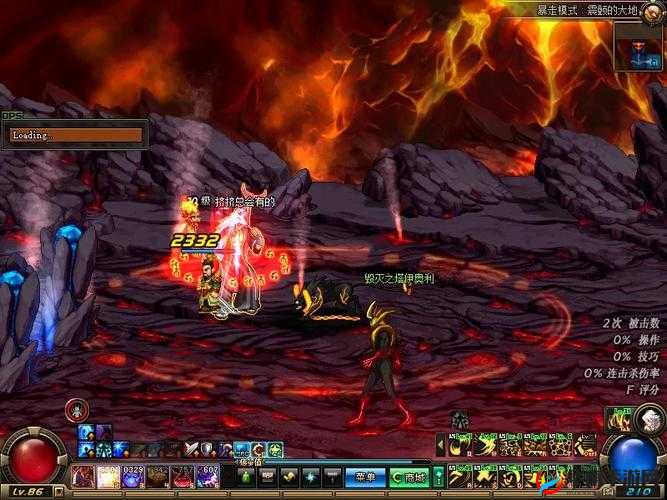
Task: Click the DPS Loading panel
Action: (x=74, y=134)
